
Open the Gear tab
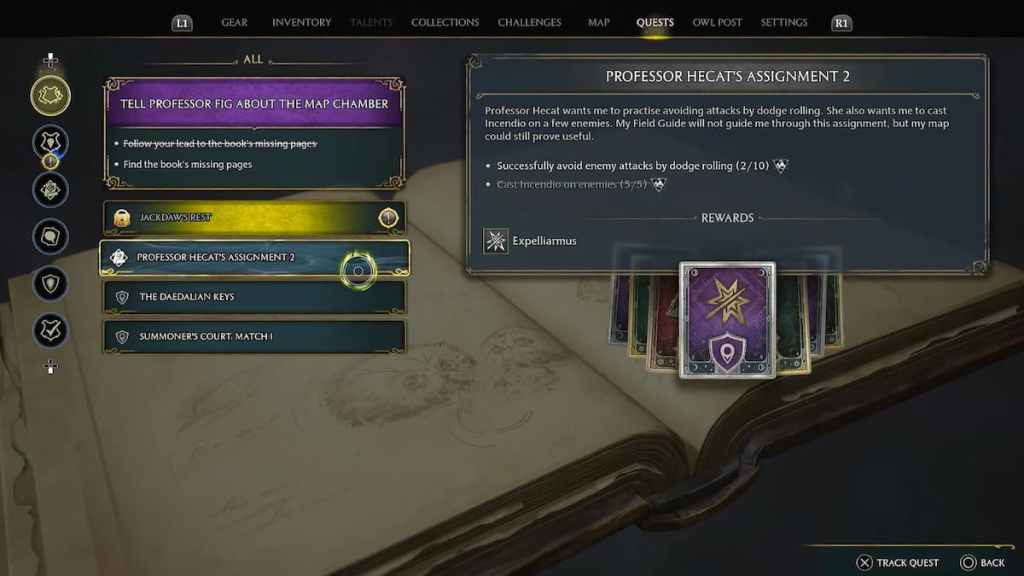click(x=234, y=22)
